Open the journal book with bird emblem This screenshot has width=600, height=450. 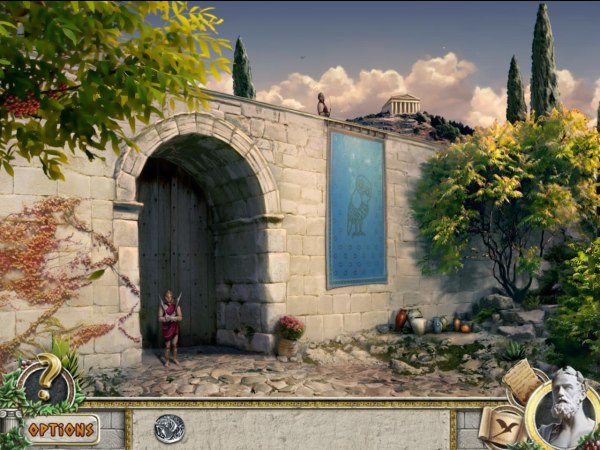[501, 427]
